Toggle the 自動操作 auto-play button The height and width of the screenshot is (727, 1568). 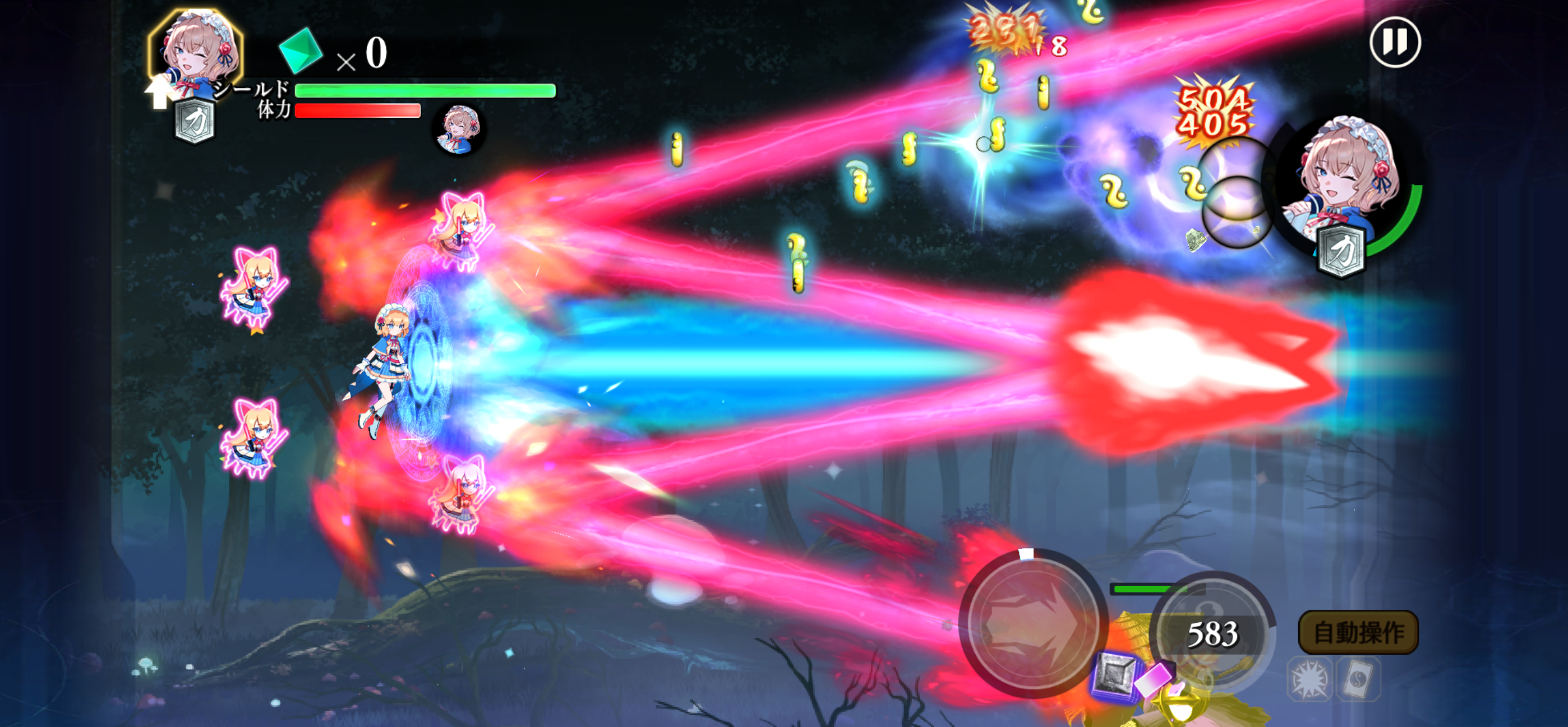pos(1358,633)
